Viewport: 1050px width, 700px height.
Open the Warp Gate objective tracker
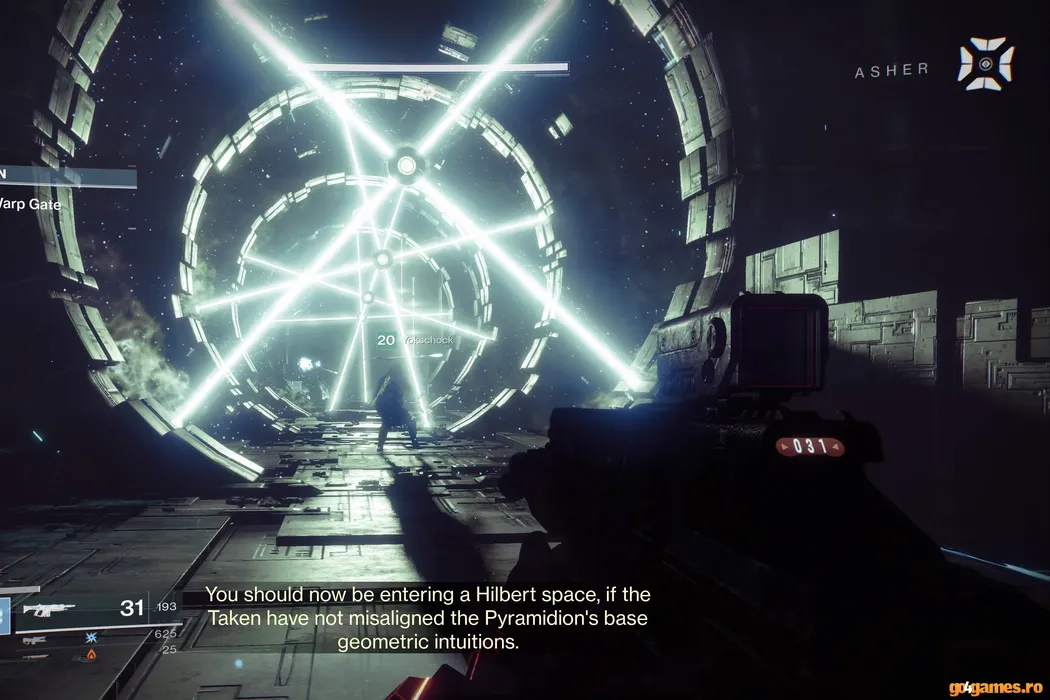click(32, 204)
